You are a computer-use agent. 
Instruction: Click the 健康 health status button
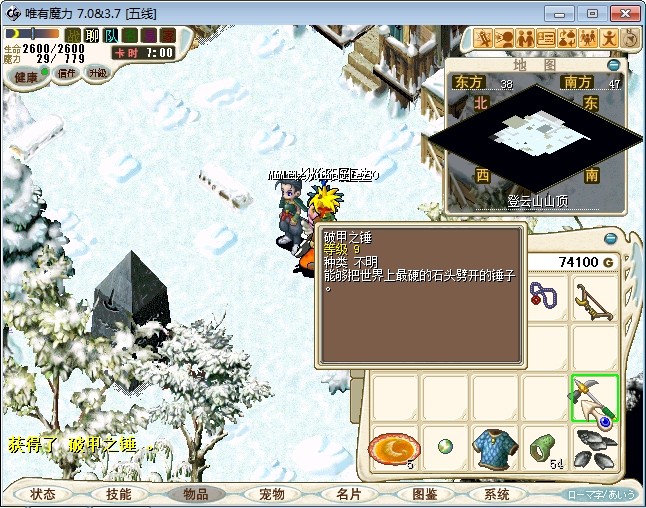point(27,76)
